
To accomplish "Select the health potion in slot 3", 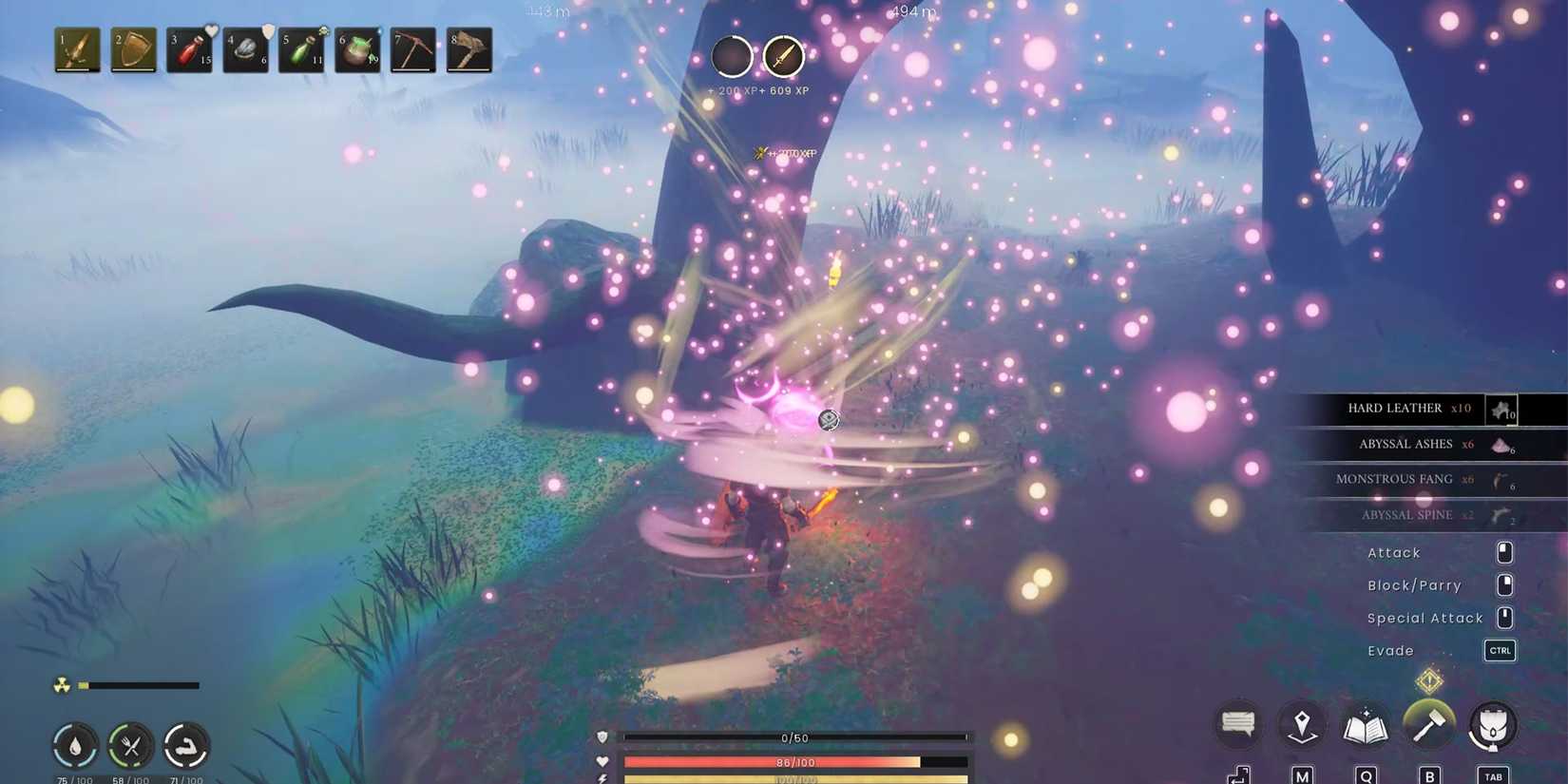I will click(187, 49).
